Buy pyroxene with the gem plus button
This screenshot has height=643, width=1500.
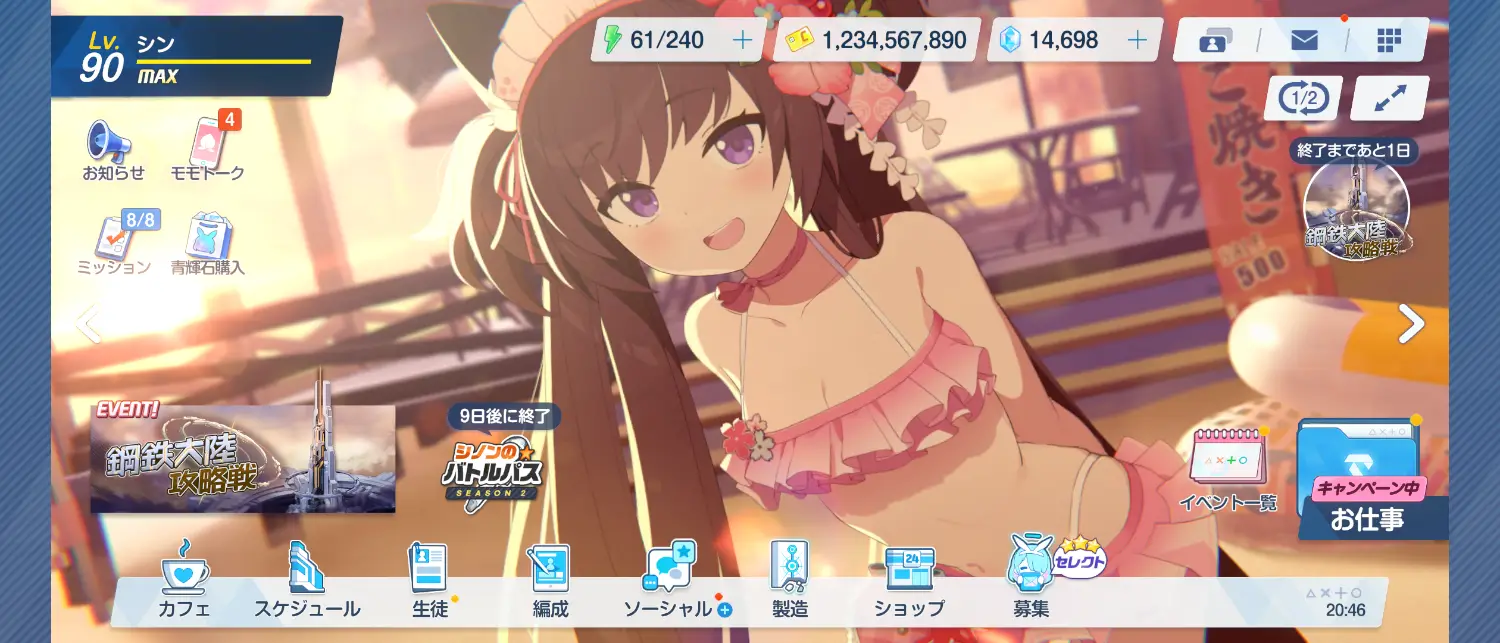tap(1137, 40)
